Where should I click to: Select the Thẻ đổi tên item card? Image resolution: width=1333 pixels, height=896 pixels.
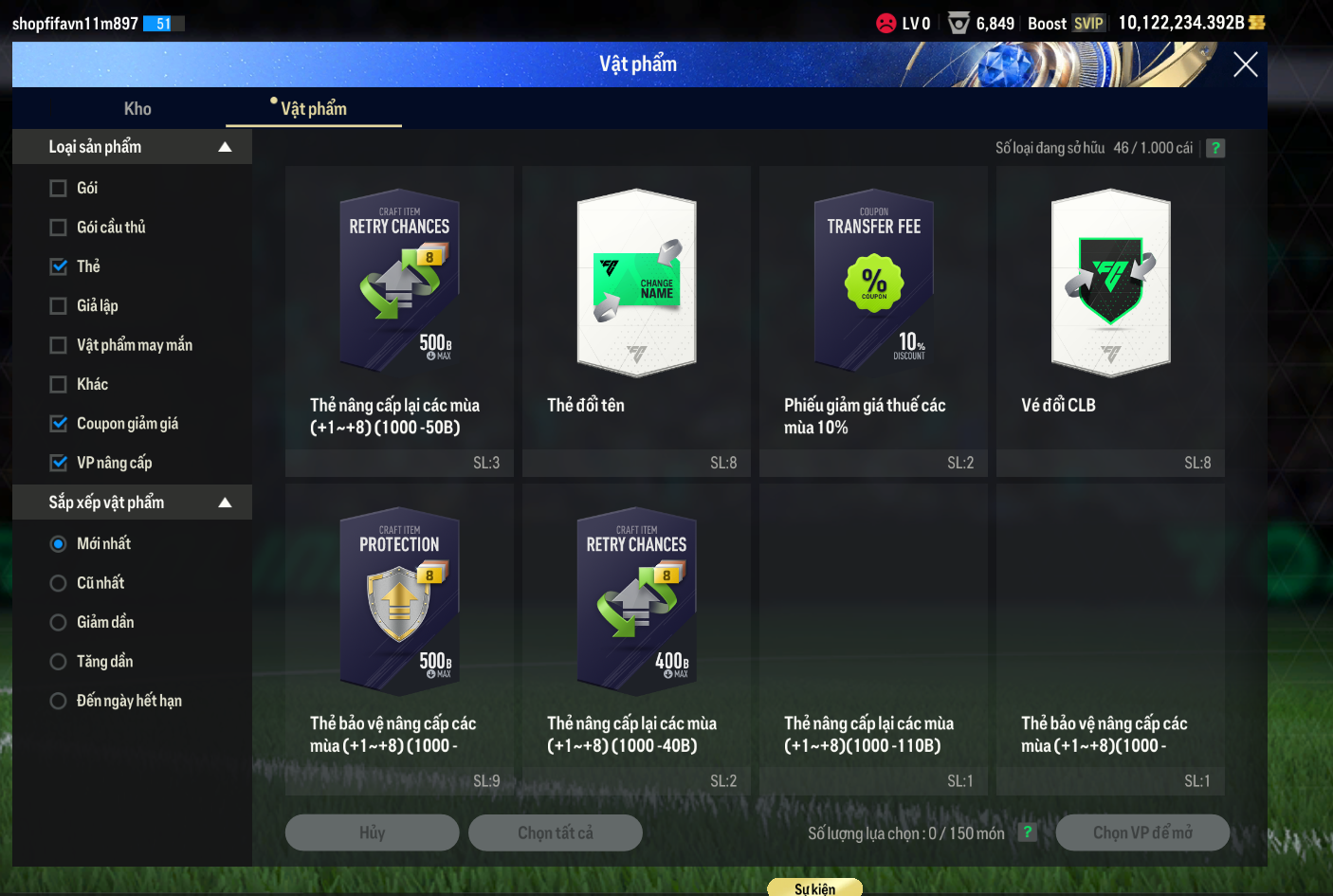click(636, 303)
